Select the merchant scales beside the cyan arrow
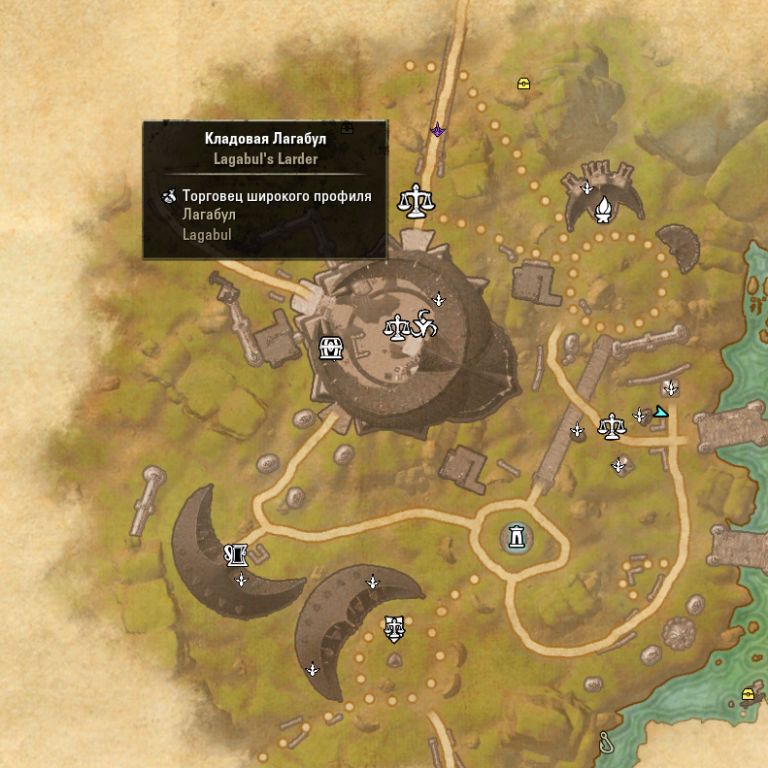This screenshot has width=768, height=768. (x=610, y=428)
